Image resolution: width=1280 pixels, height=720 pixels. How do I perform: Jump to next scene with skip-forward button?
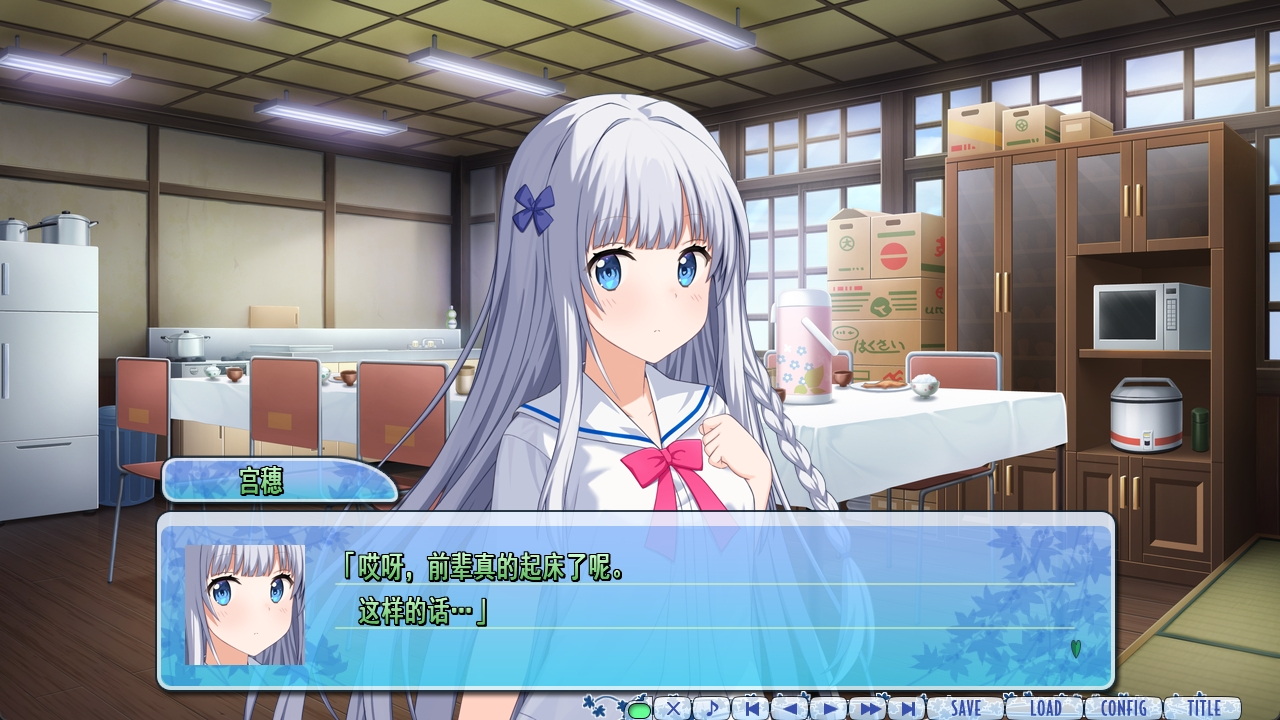(x=907, y=708)
